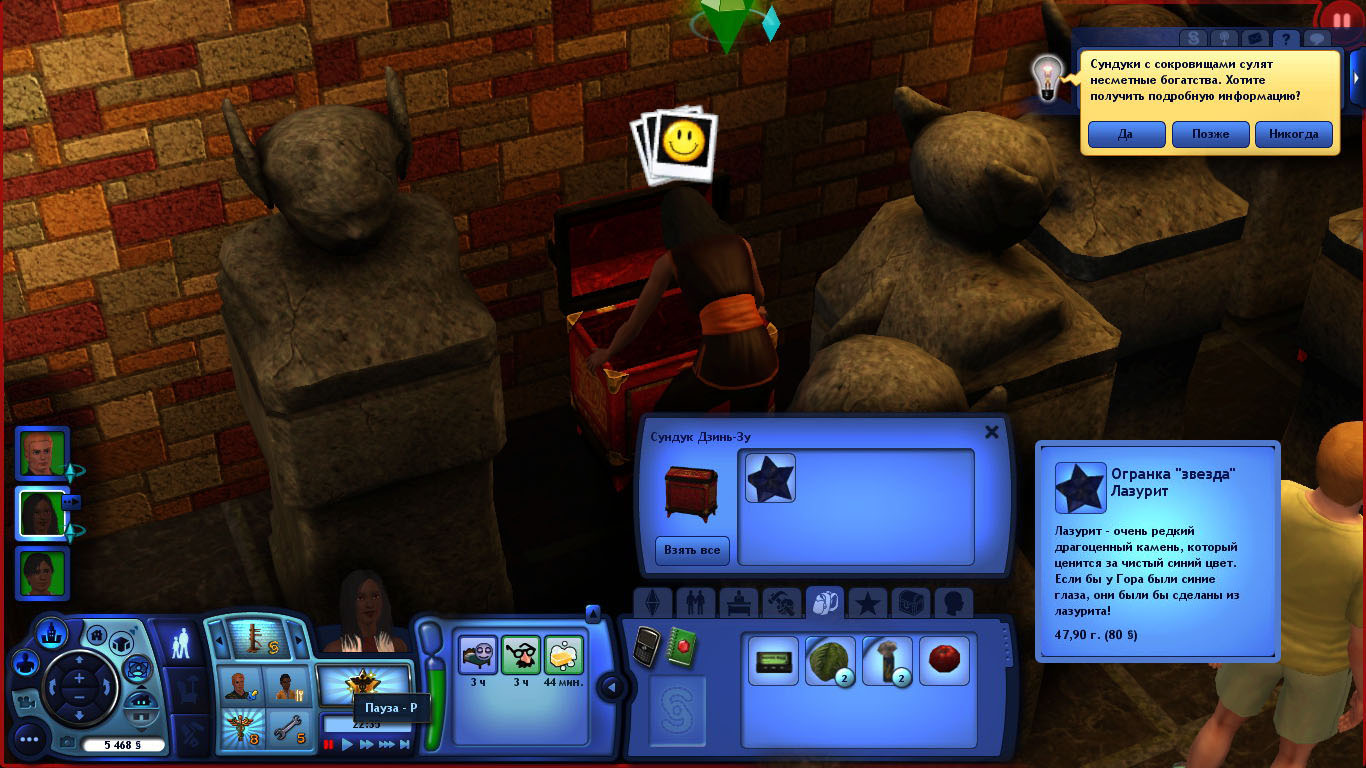Switch to the backpack inventory tab

825,603
